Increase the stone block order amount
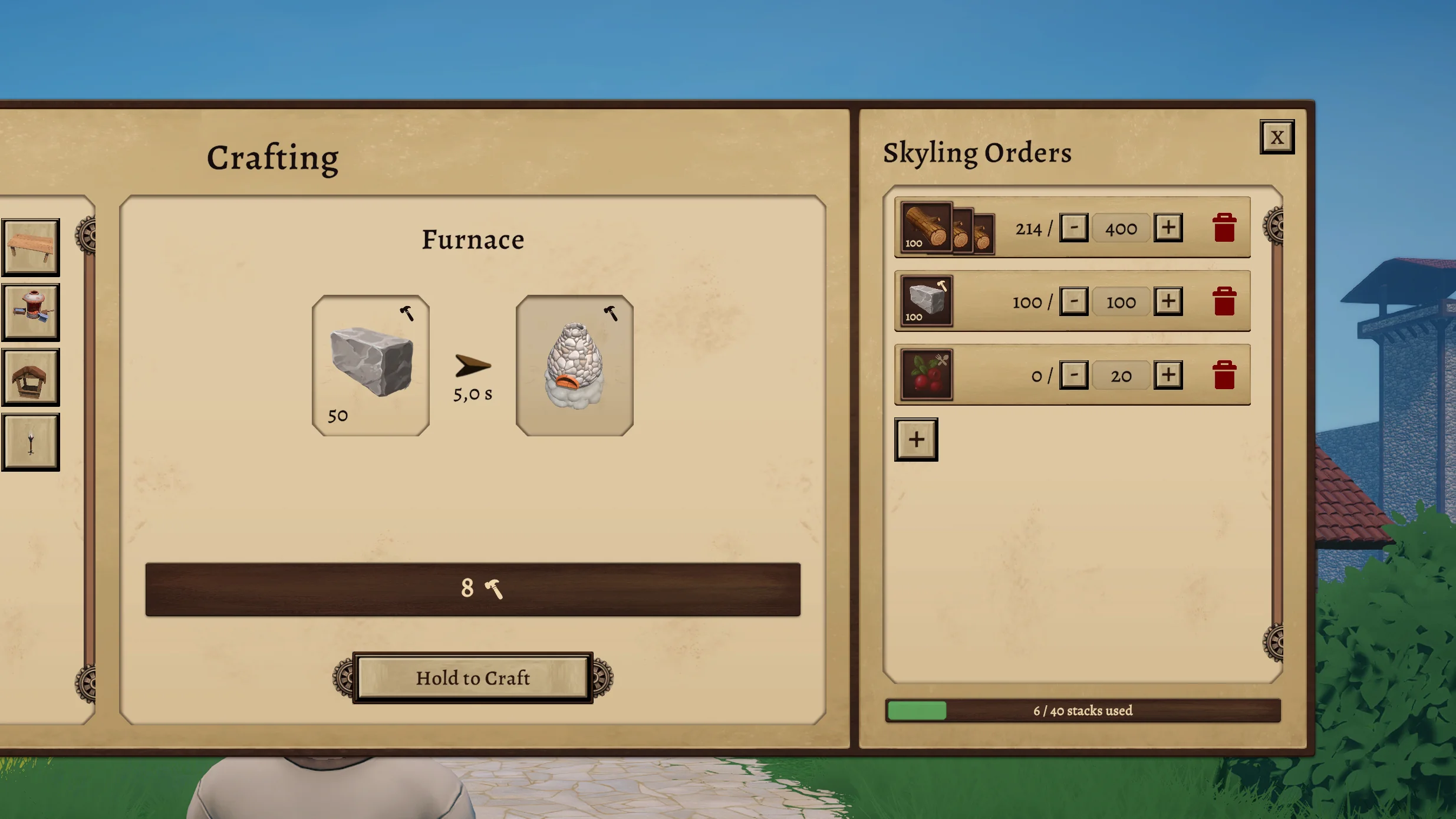The height and width of the screenshot is (819, 1456). [1168, 301]
